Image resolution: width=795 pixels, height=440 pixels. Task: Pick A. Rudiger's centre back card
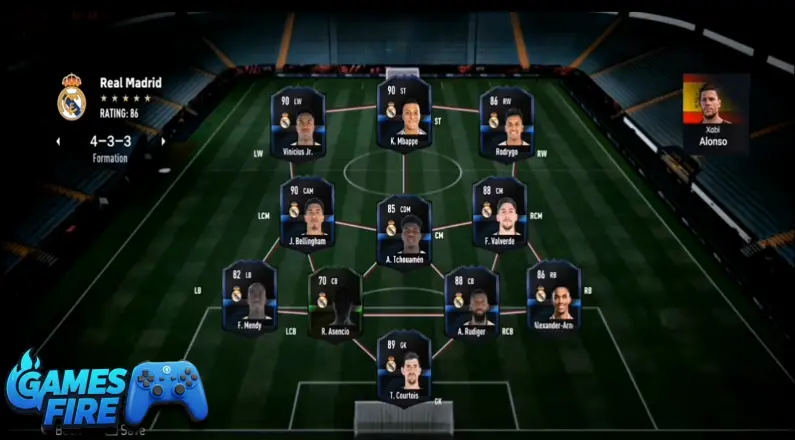tap(472, 302)
